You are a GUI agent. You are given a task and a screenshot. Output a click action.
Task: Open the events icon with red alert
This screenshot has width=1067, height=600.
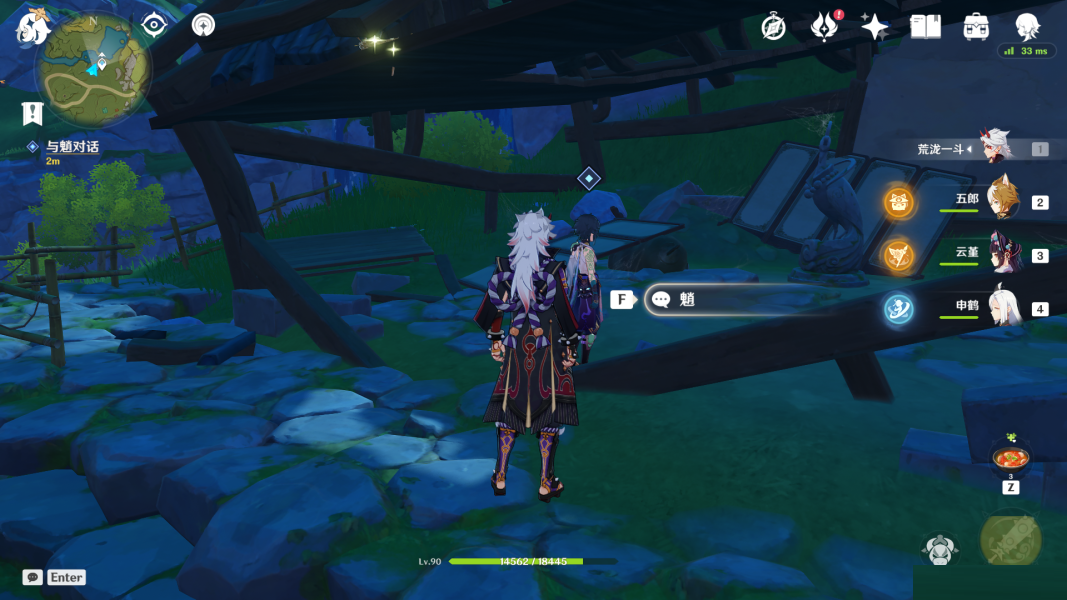(x=824, y=27)
